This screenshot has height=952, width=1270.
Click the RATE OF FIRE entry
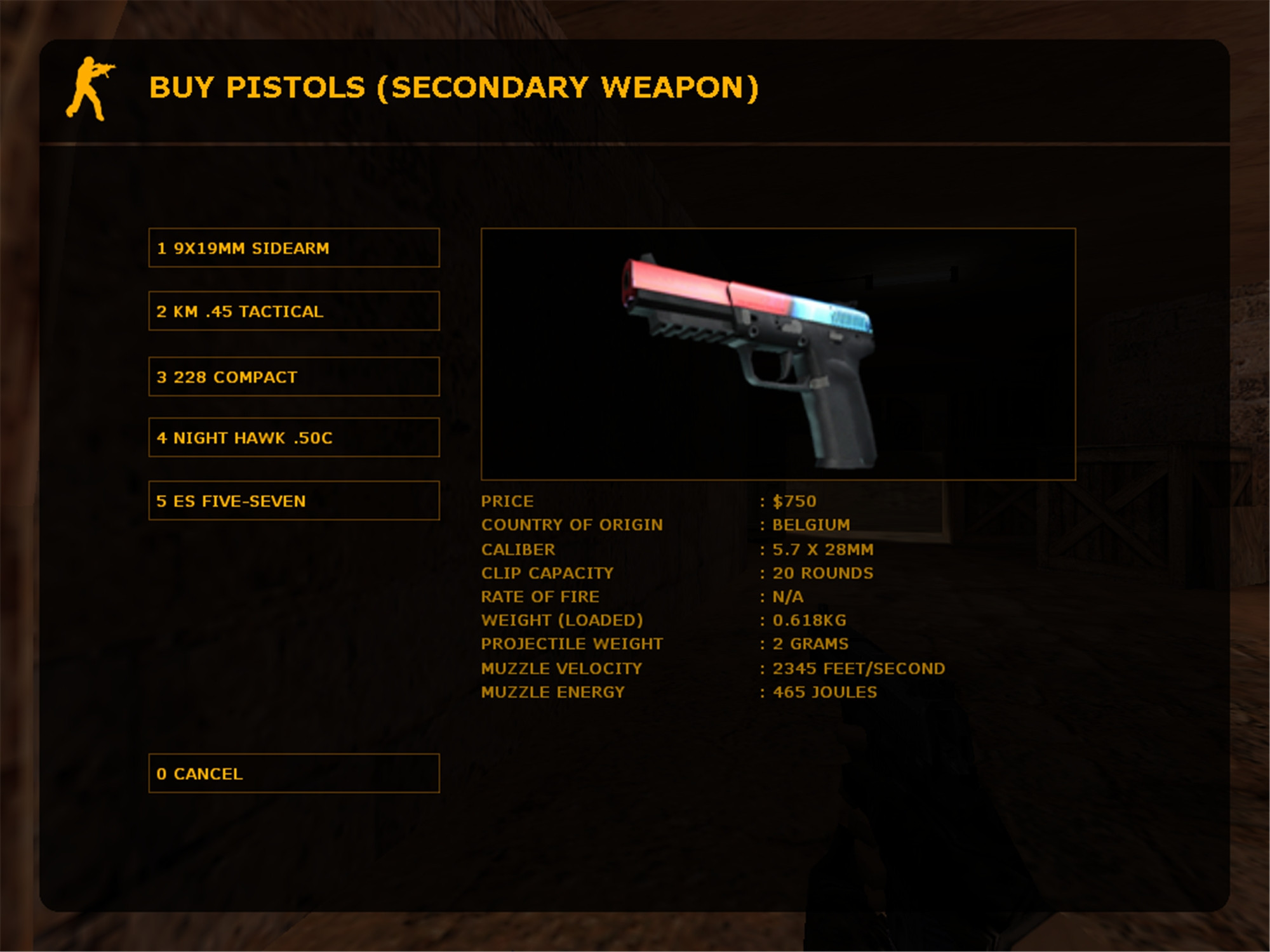click(x=541, y=596)
